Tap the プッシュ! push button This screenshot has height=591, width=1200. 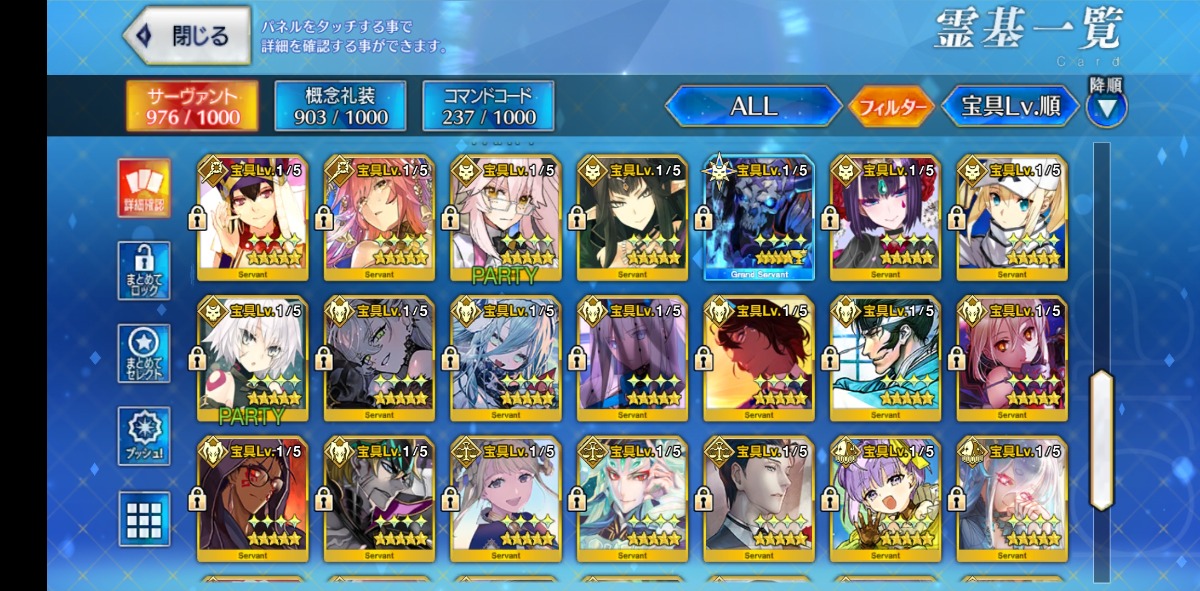(x=144, y=436)
